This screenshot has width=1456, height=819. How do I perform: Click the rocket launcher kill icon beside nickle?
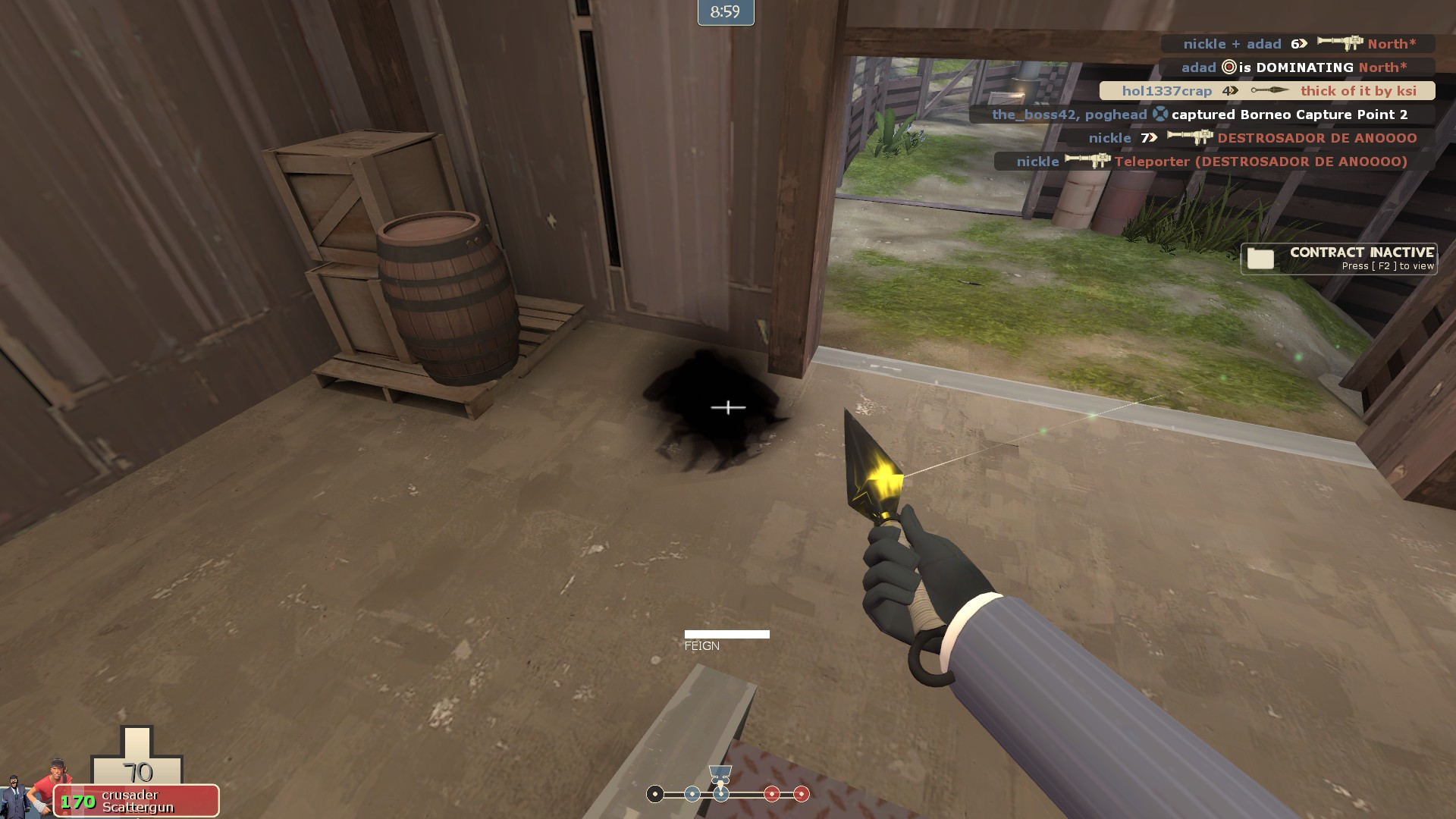(1188, 138)
